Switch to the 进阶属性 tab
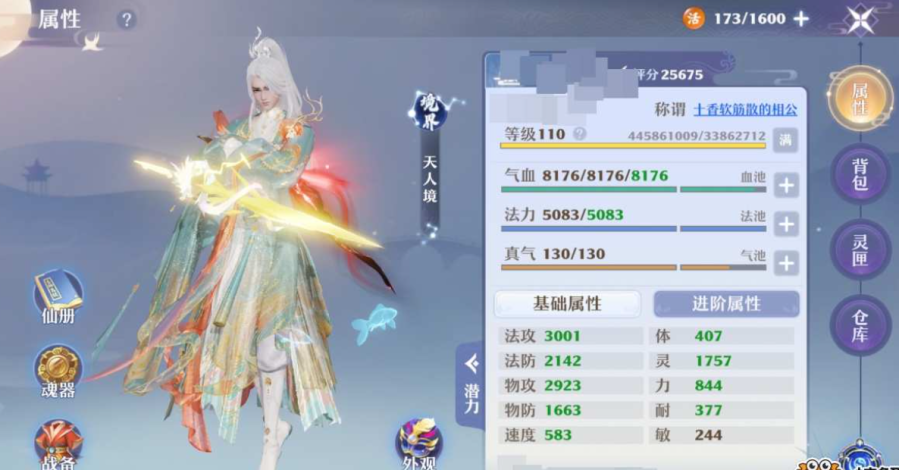Screen dimensions: 900x470 [726, 304]
